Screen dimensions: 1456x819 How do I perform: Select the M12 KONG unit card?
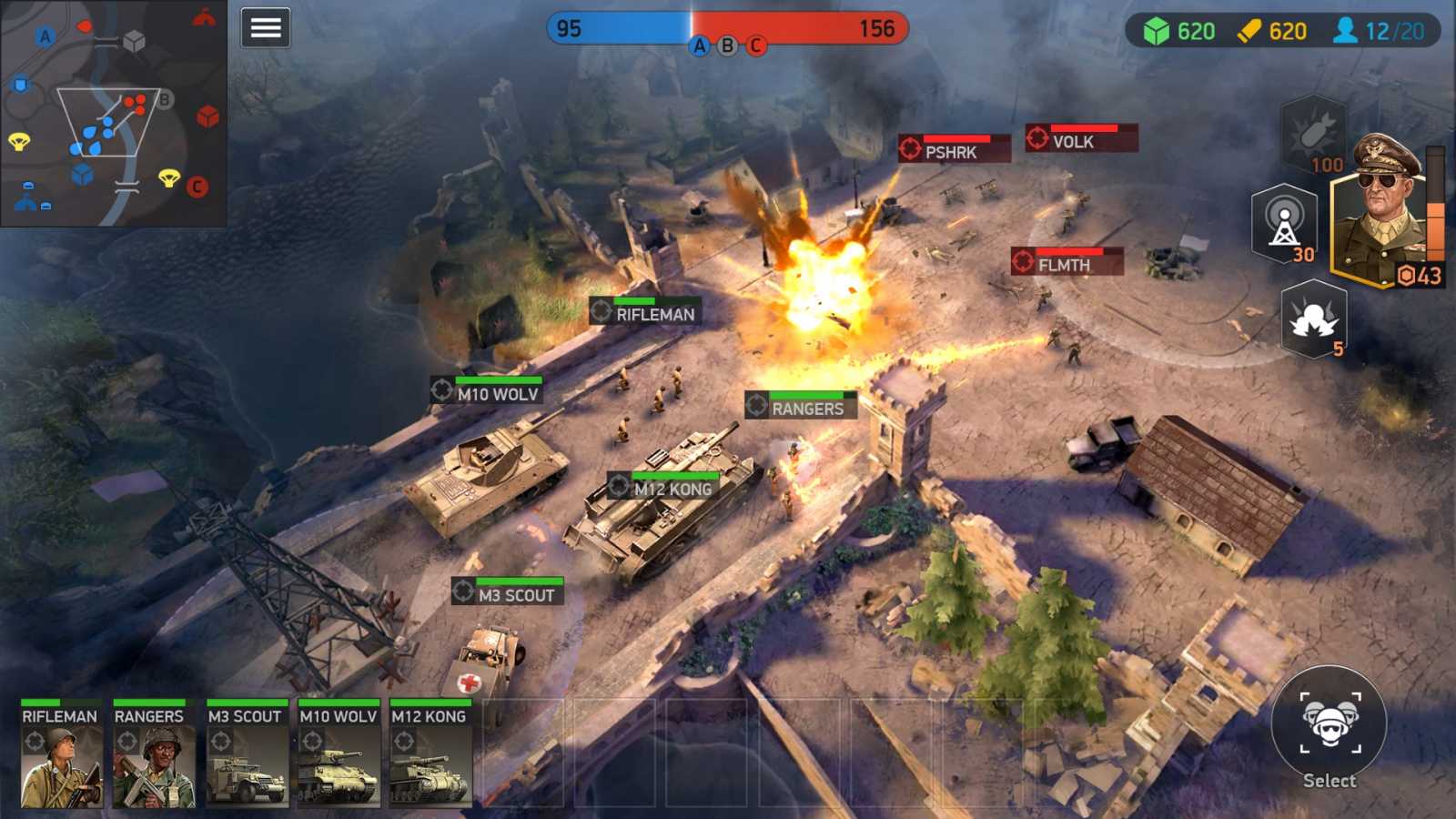point(430,755)
